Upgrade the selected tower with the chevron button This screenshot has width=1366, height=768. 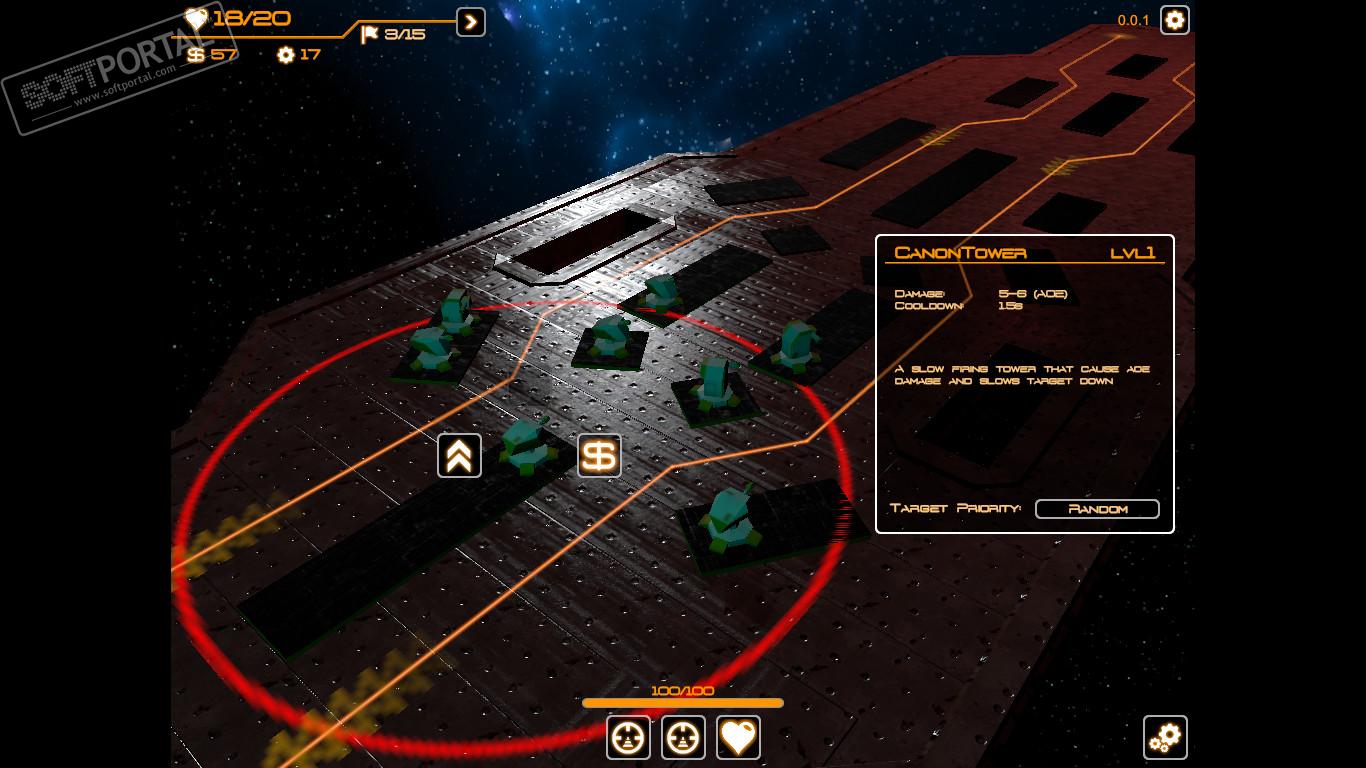pyautogui.click(x=459, y=456)
